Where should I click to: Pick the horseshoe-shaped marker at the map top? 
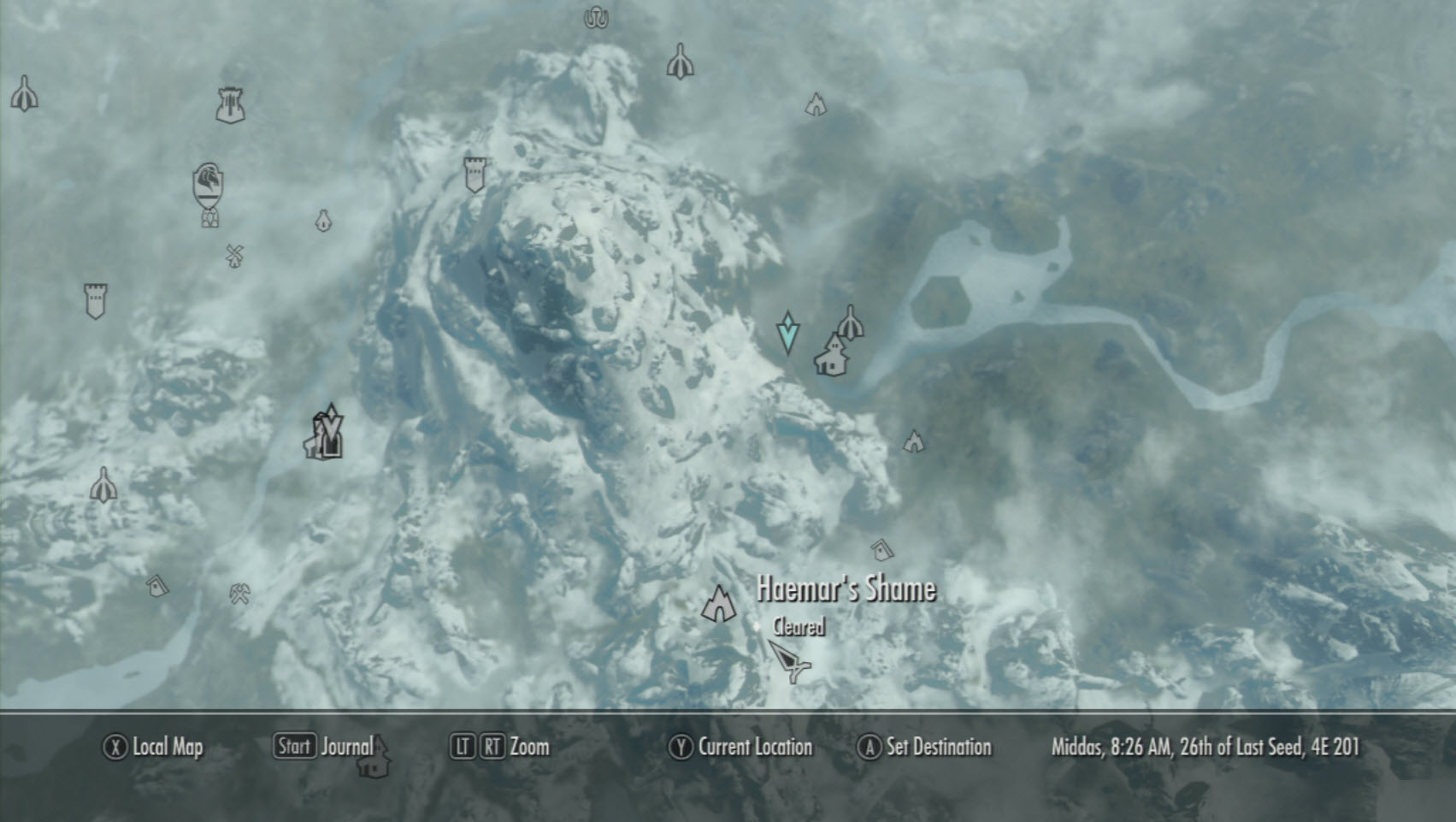coord(596,17)
